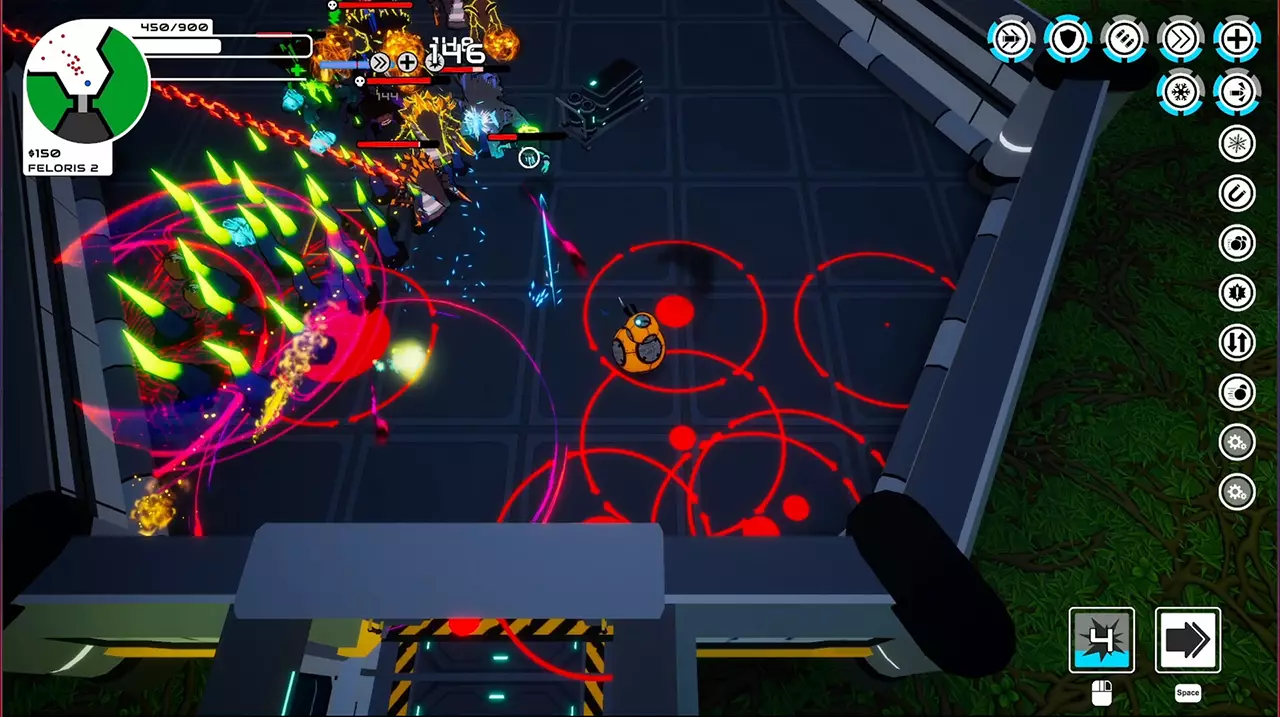Select the black shield upgrade icon

click(1068, 39)
